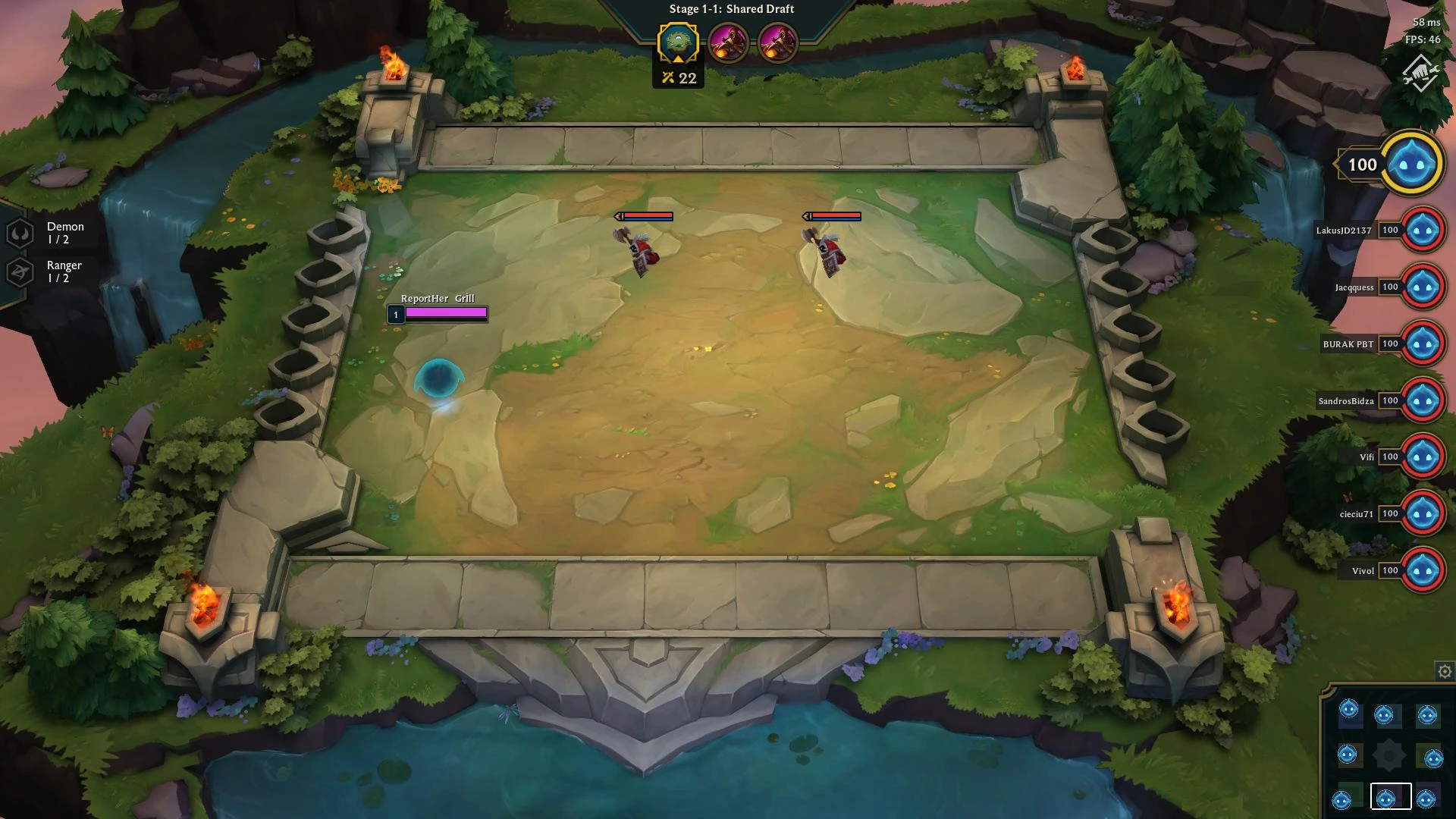Select the Demon trait icon
1456x819 pixels.
[x=20, y=231]
